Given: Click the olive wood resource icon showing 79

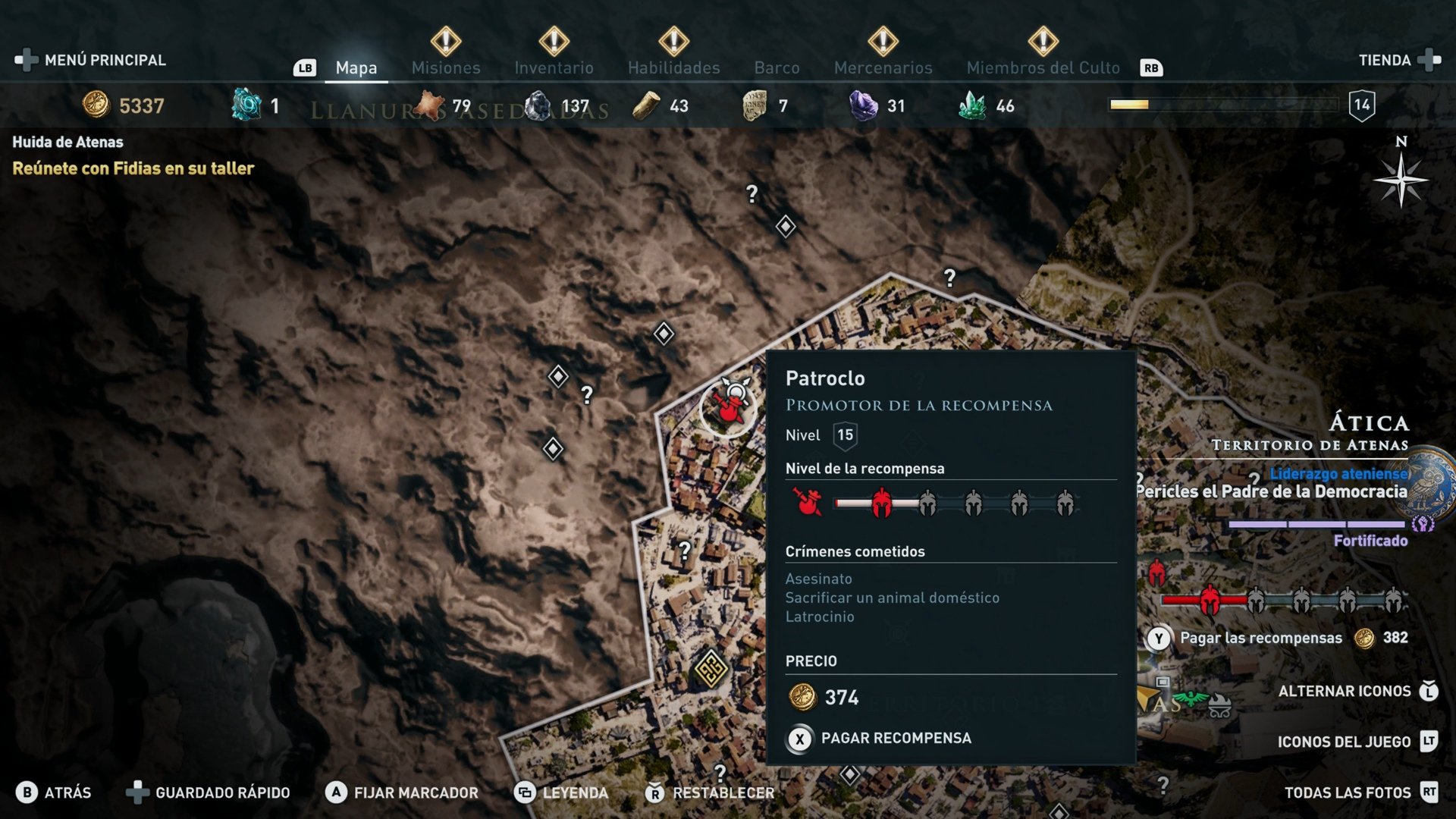Looking at the screenshot, I should click(428, 105).
